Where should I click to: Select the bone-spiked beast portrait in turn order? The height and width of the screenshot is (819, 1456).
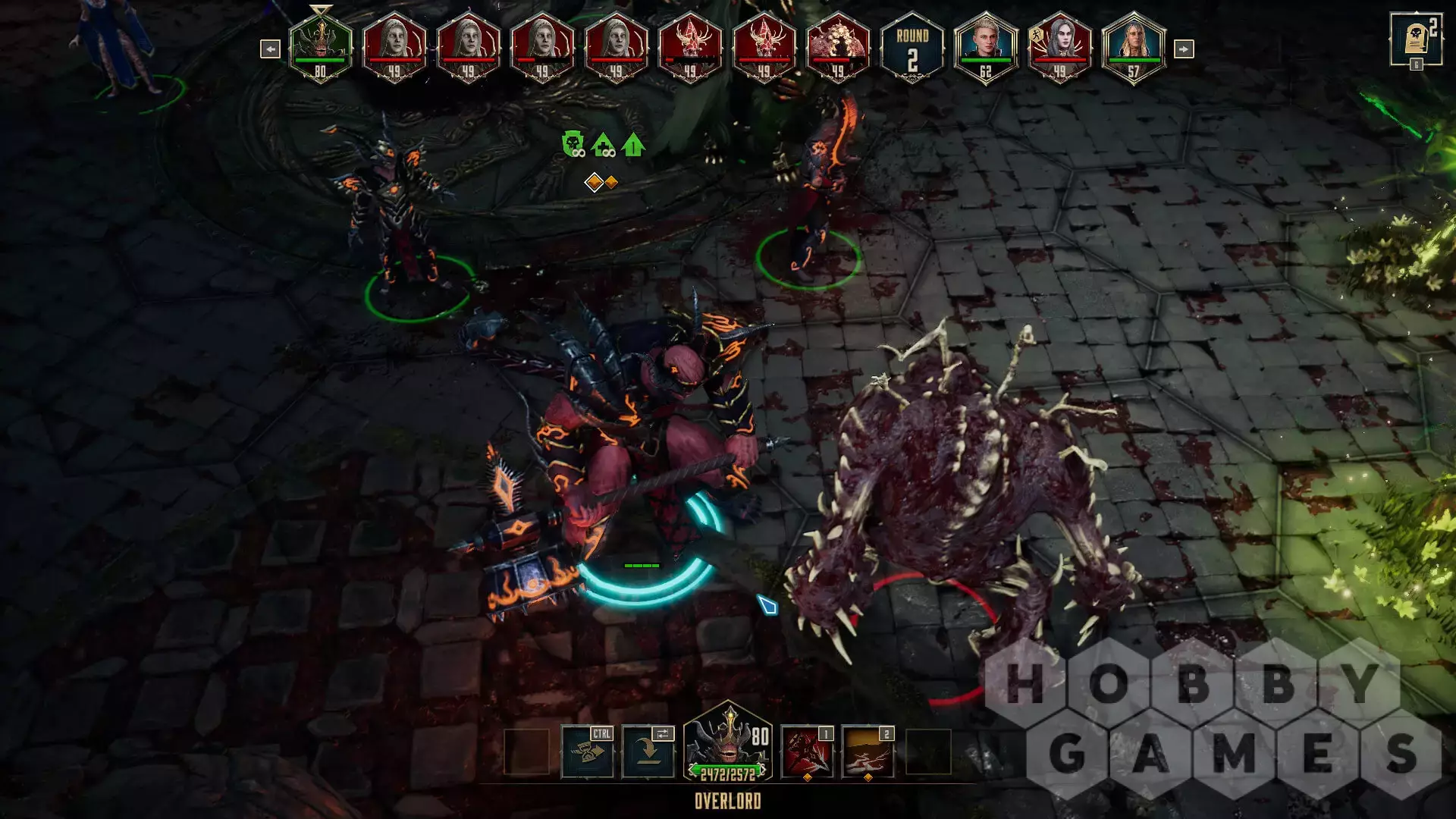pos(838,47)
